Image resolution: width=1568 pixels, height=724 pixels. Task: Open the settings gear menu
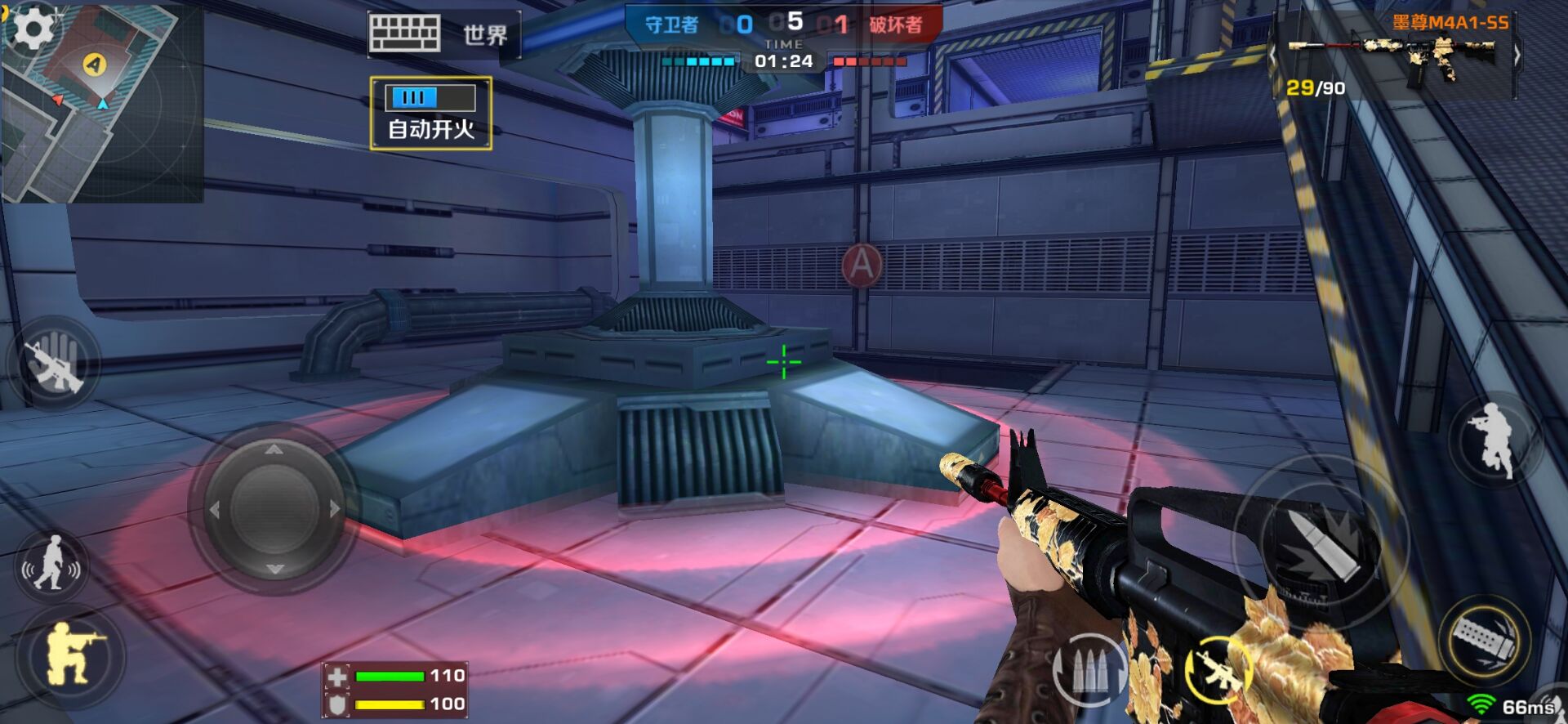click(x=33, y=29)
